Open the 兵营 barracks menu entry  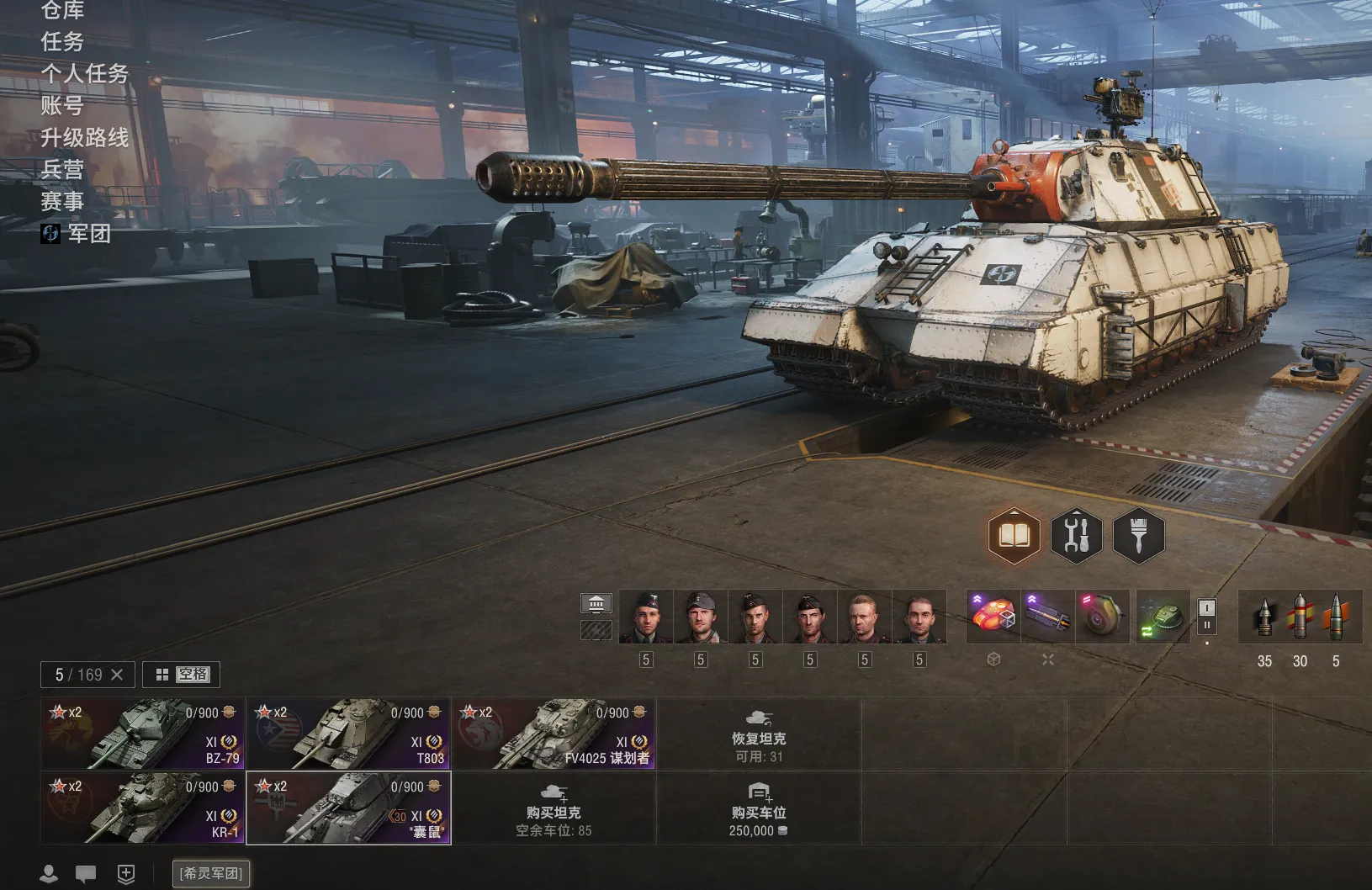tap(62, 169)
